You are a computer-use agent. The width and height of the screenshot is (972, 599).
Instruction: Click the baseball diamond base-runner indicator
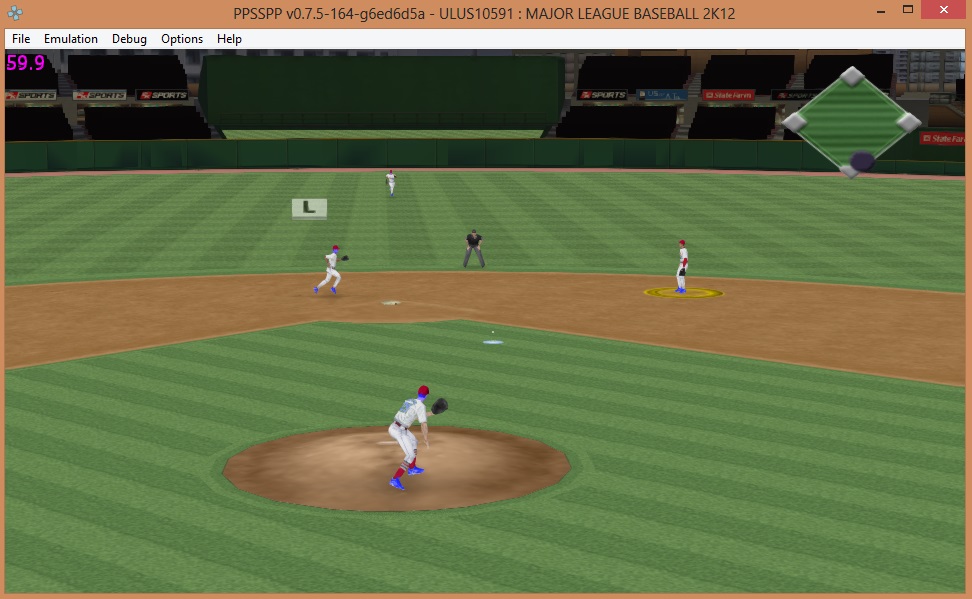(x=851, y=122)
